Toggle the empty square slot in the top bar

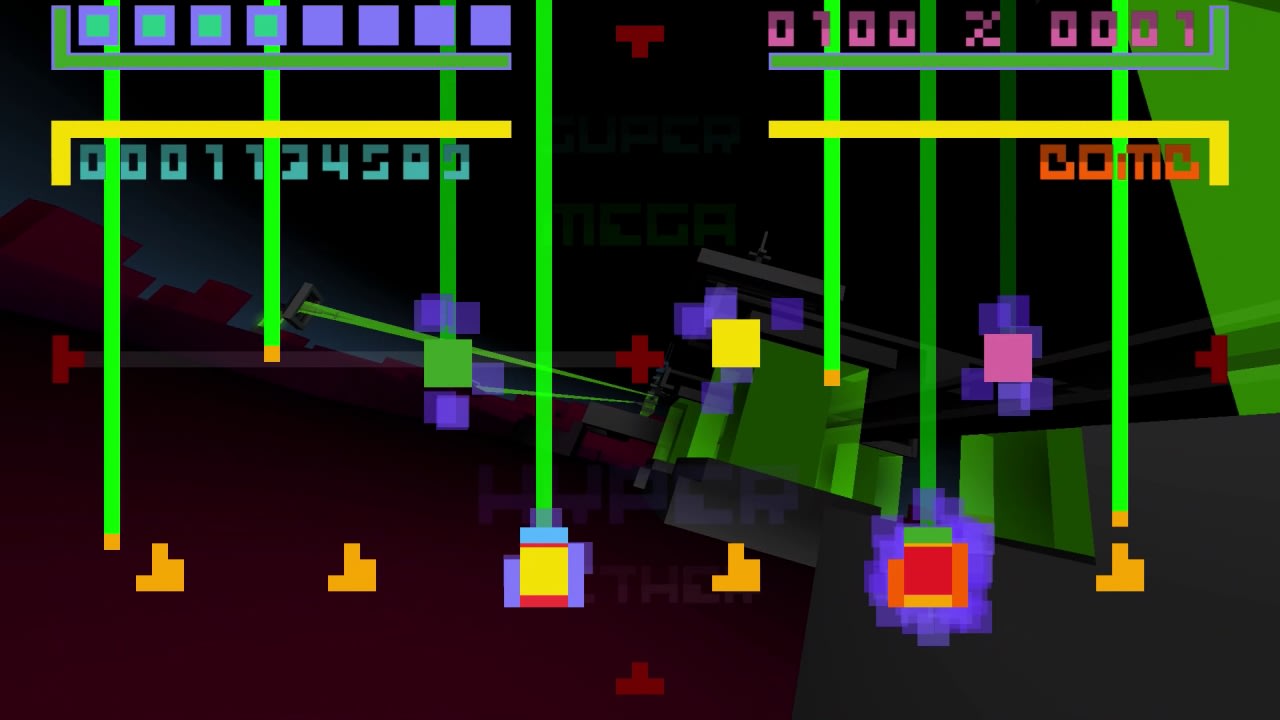click(x=324, y=25)
